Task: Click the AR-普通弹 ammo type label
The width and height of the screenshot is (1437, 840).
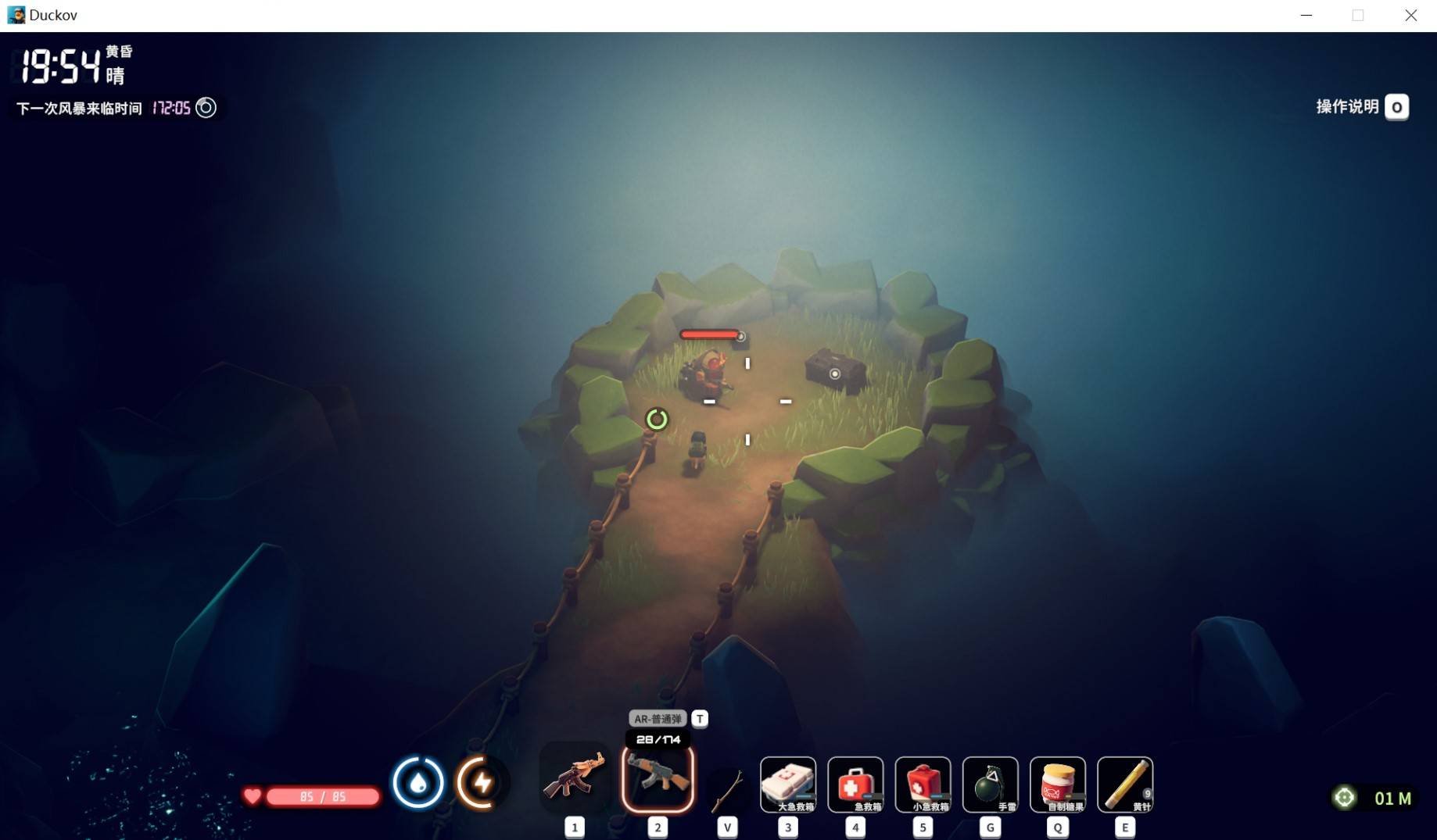Action: point(658,719)
